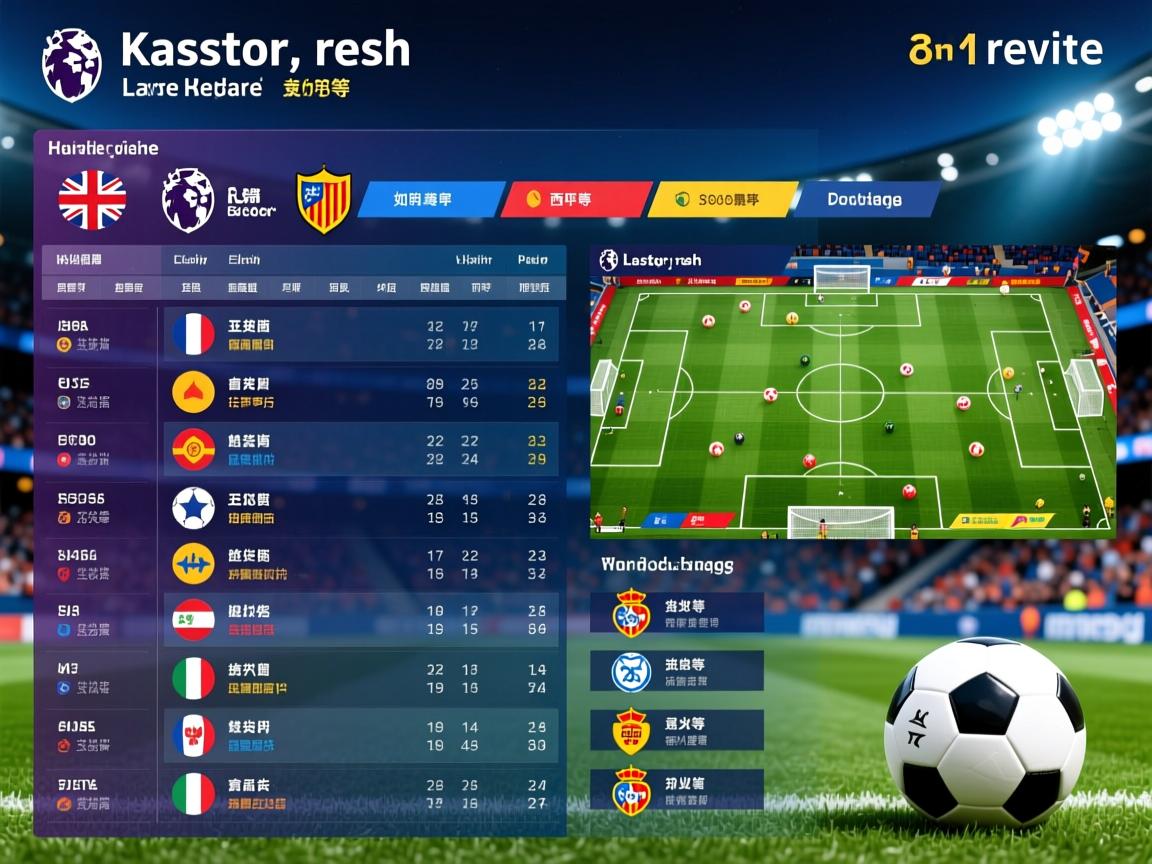The height and width of the screenshot is (864, 1152).
Task: Select the French flag team row
Action: coord(360,335)
